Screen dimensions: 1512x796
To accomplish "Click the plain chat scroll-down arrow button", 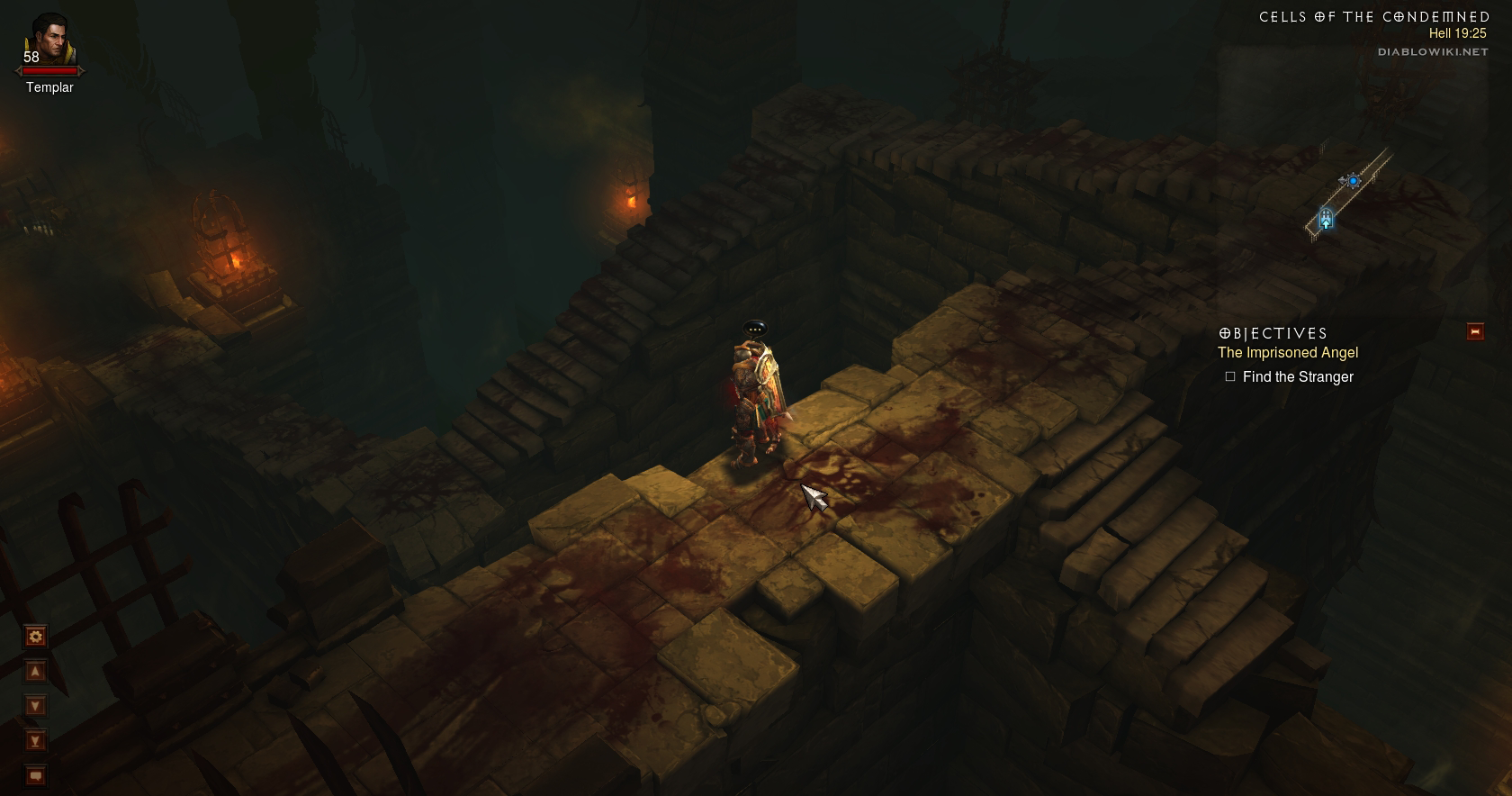I will pos(36,706).
